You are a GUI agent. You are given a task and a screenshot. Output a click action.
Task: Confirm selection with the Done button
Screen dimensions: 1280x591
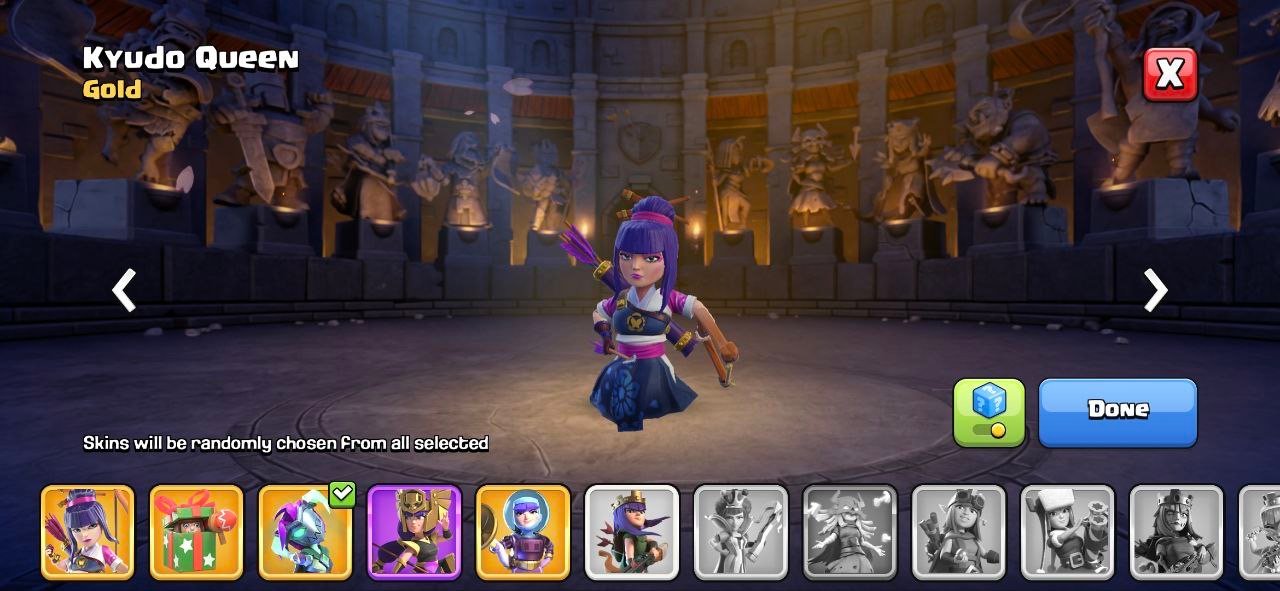coord(1117,411)
